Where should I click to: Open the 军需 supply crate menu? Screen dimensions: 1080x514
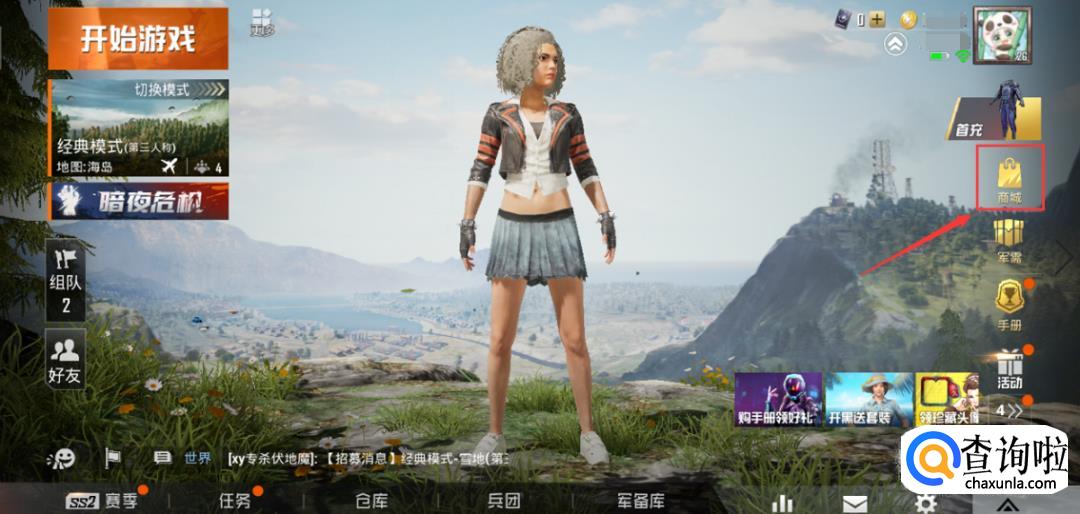pos(1009,242)
